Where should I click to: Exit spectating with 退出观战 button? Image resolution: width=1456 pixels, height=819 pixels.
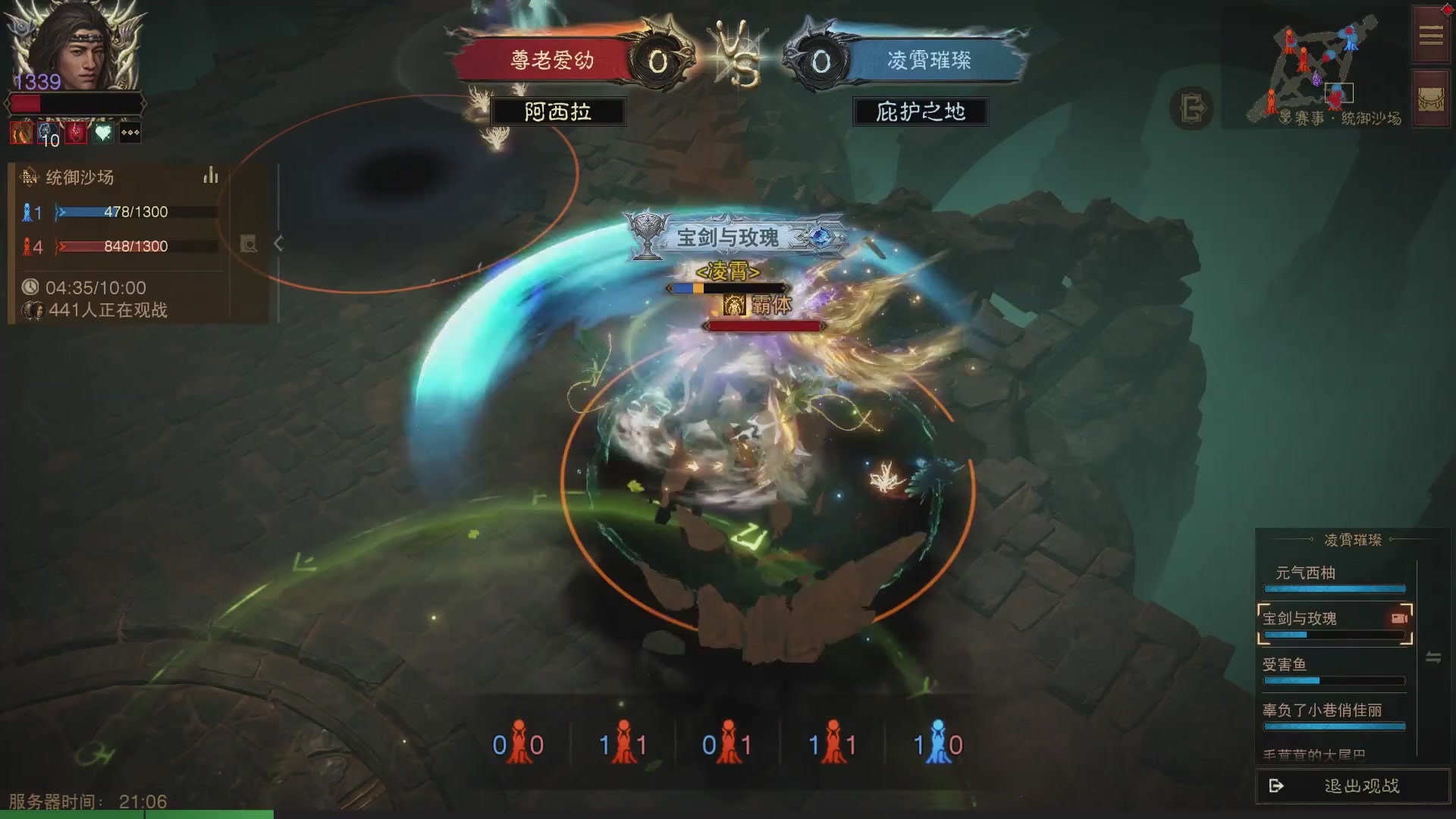pos(1352,786)
